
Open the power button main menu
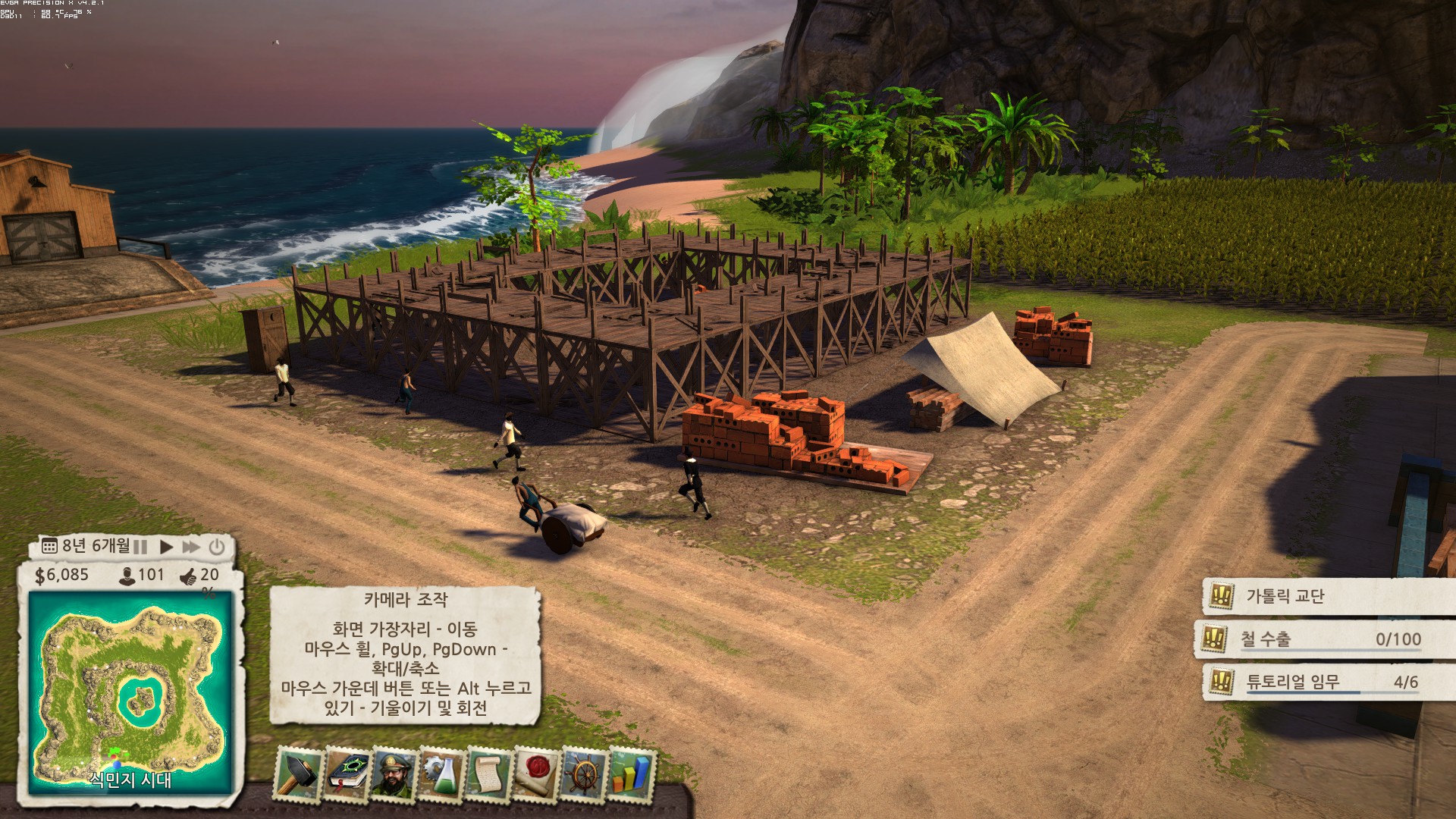click(217, 547)
